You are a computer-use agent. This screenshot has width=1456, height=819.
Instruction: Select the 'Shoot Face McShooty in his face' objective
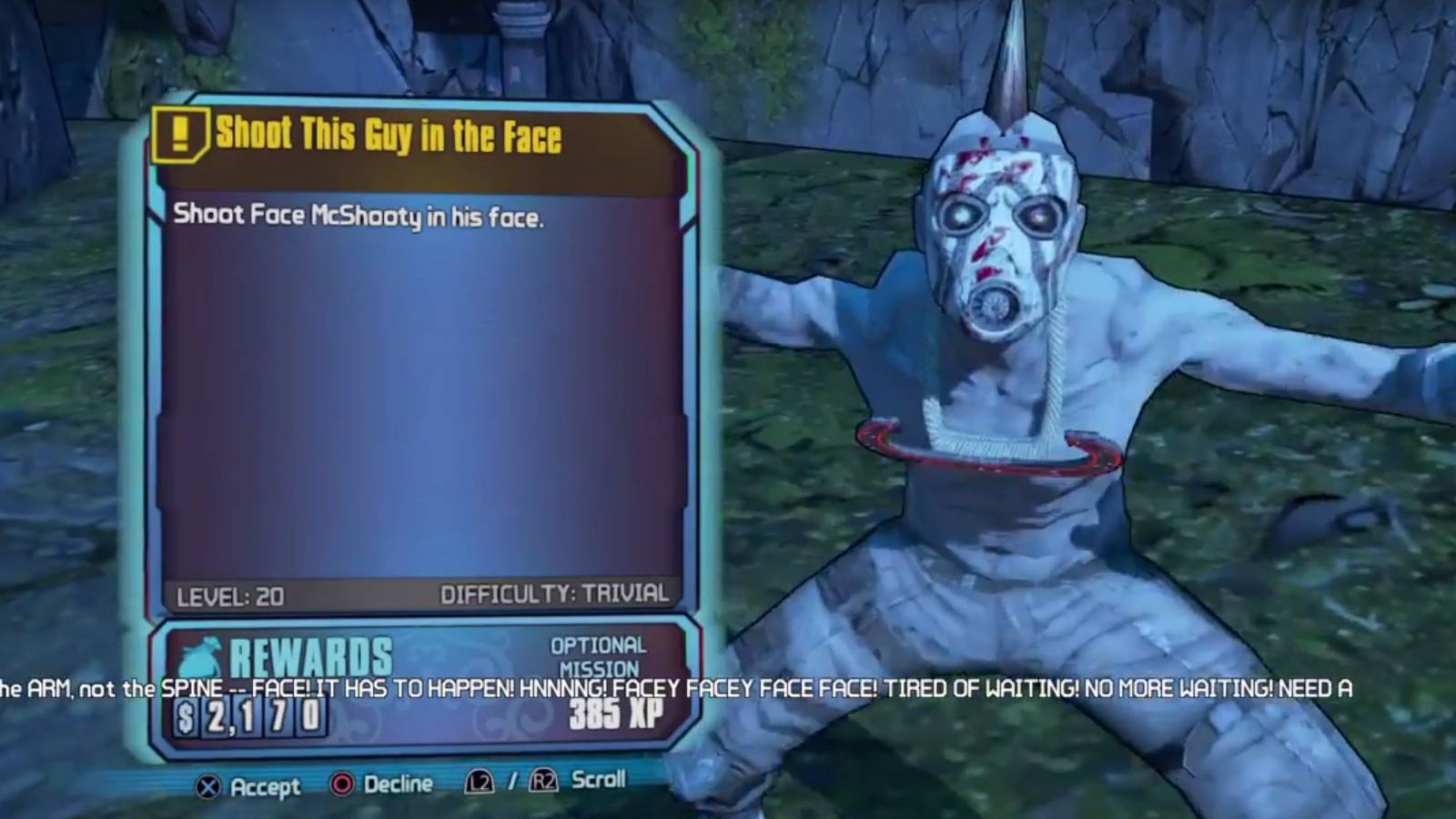click(359, 215)
